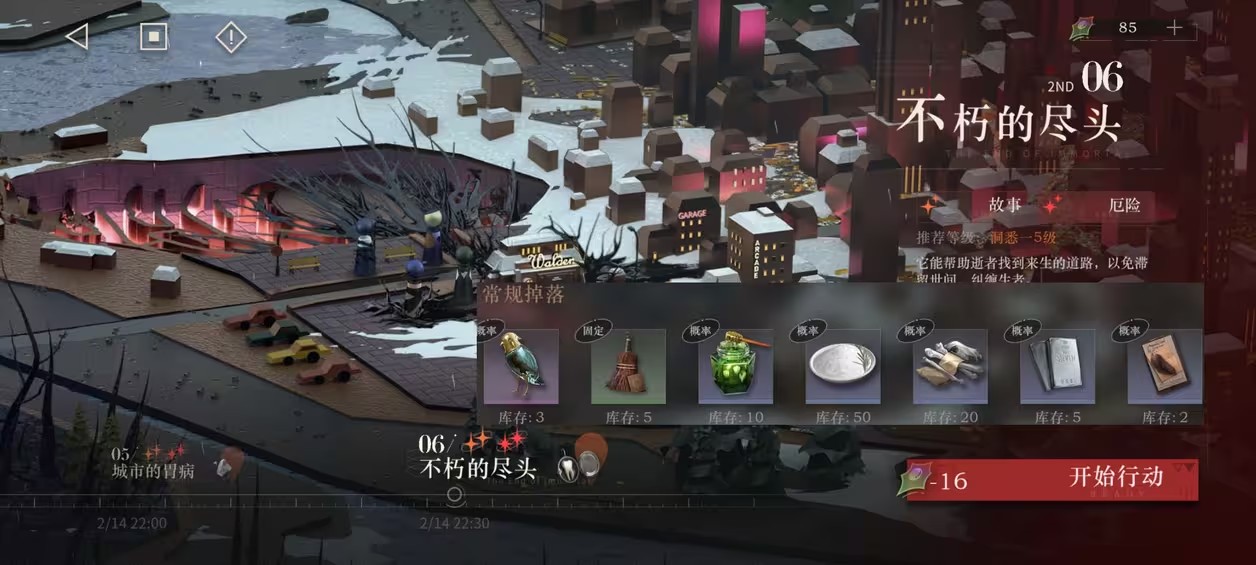
Task: Inspect the silver plate drop item
Action: tap(842, 366)
